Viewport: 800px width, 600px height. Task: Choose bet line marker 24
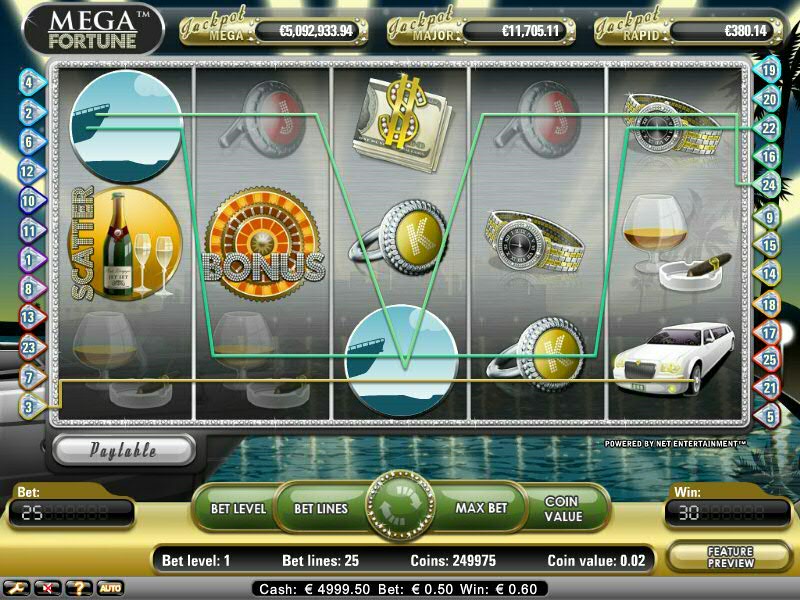pos(770,185)
